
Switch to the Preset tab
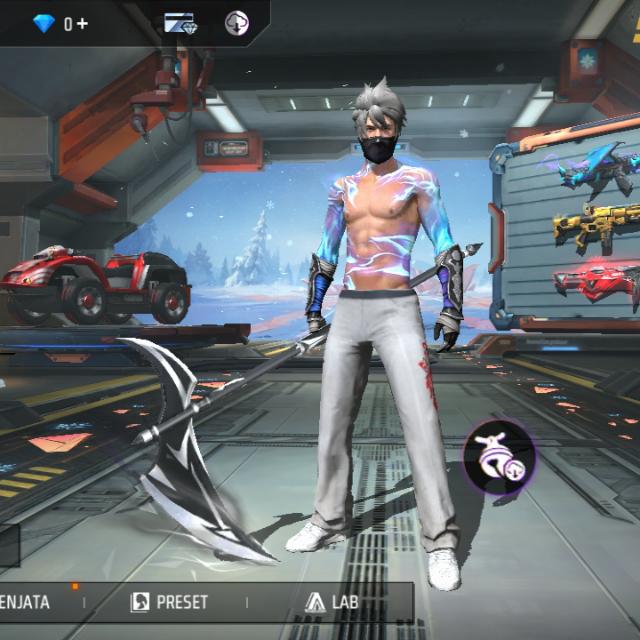[x=170, y=602]
